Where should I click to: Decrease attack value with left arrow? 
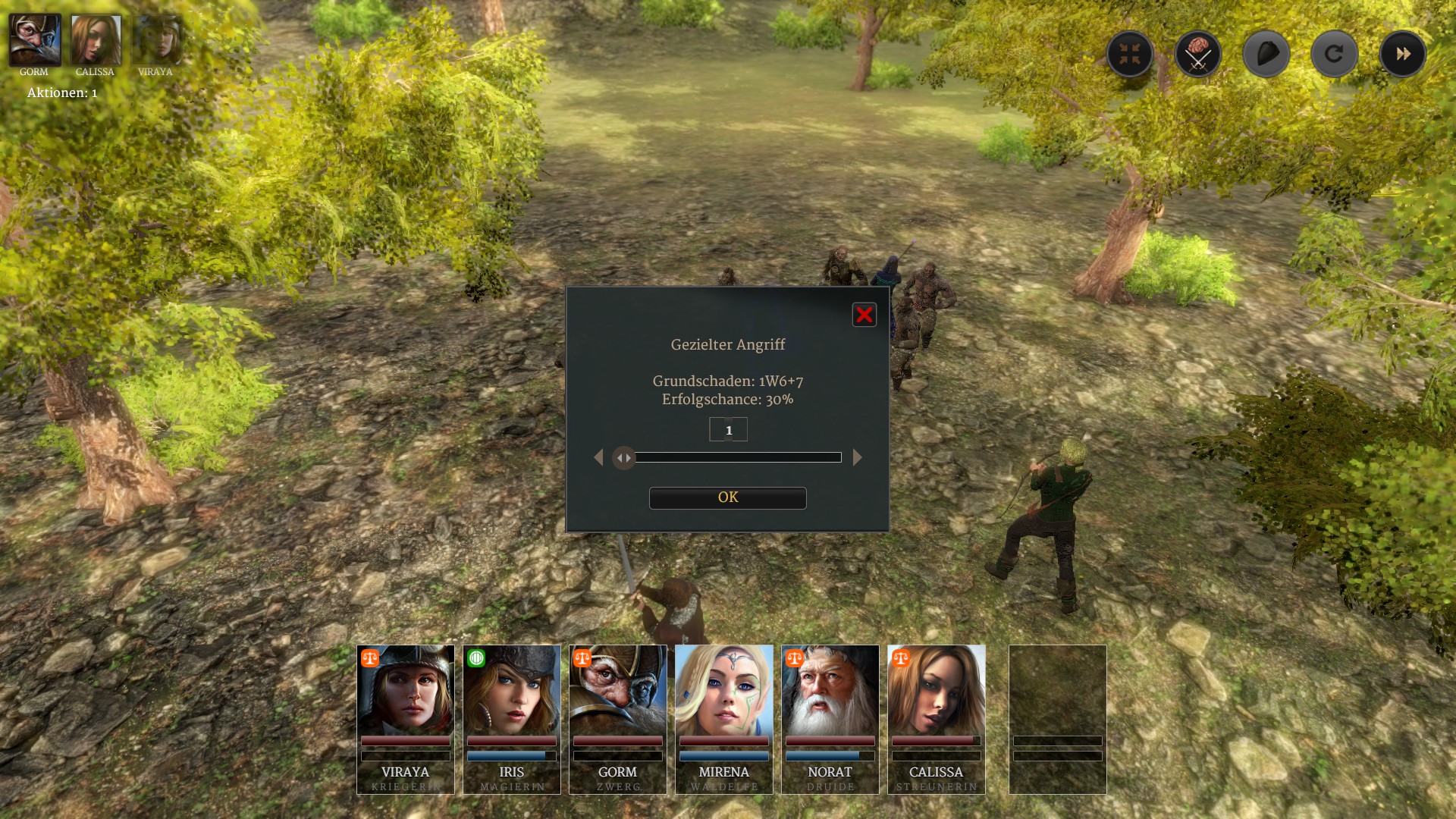coord(598,457)
